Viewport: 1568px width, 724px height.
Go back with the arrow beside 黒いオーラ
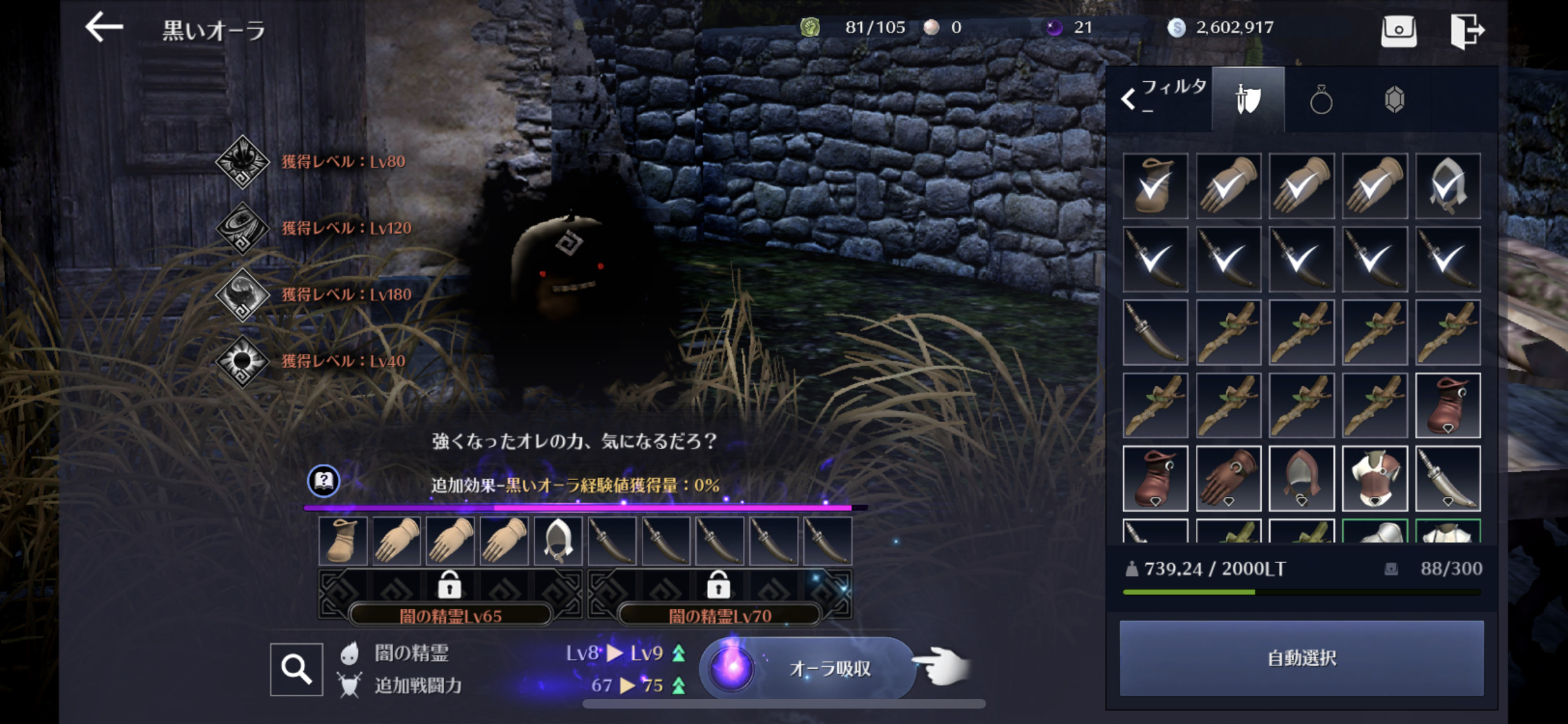tap(104, 28)
